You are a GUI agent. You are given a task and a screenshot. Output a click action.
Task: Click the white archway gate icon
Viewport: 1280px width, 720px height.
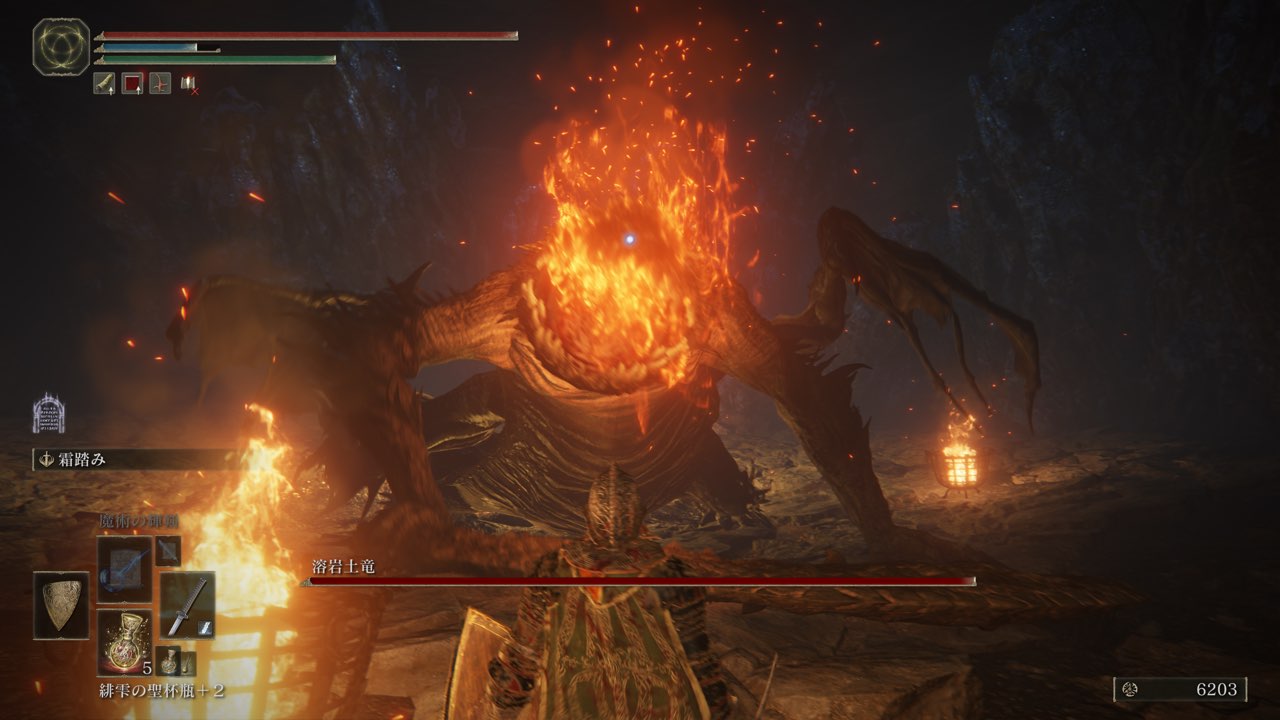48,413
